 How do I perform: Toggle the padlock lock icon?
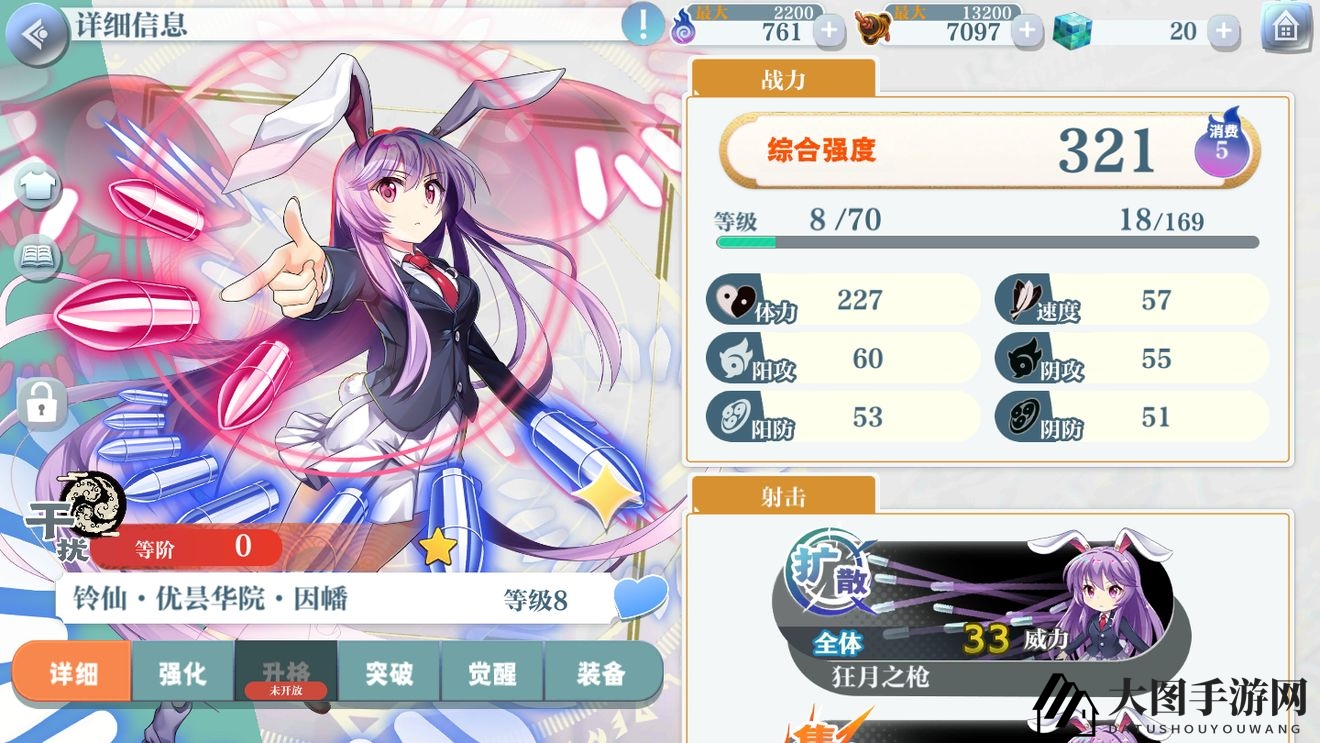coord(41,404)
